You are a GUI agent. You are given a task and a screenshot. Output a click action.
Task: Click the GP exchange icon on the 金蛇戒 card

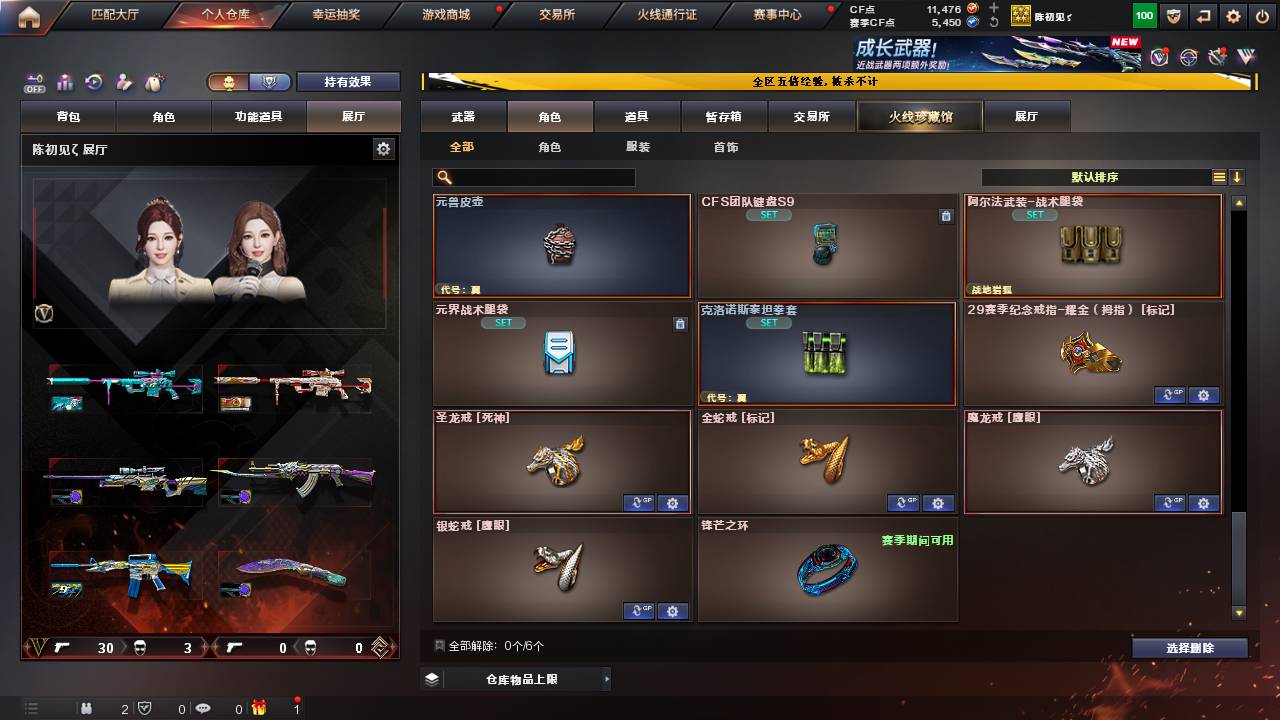904,503
